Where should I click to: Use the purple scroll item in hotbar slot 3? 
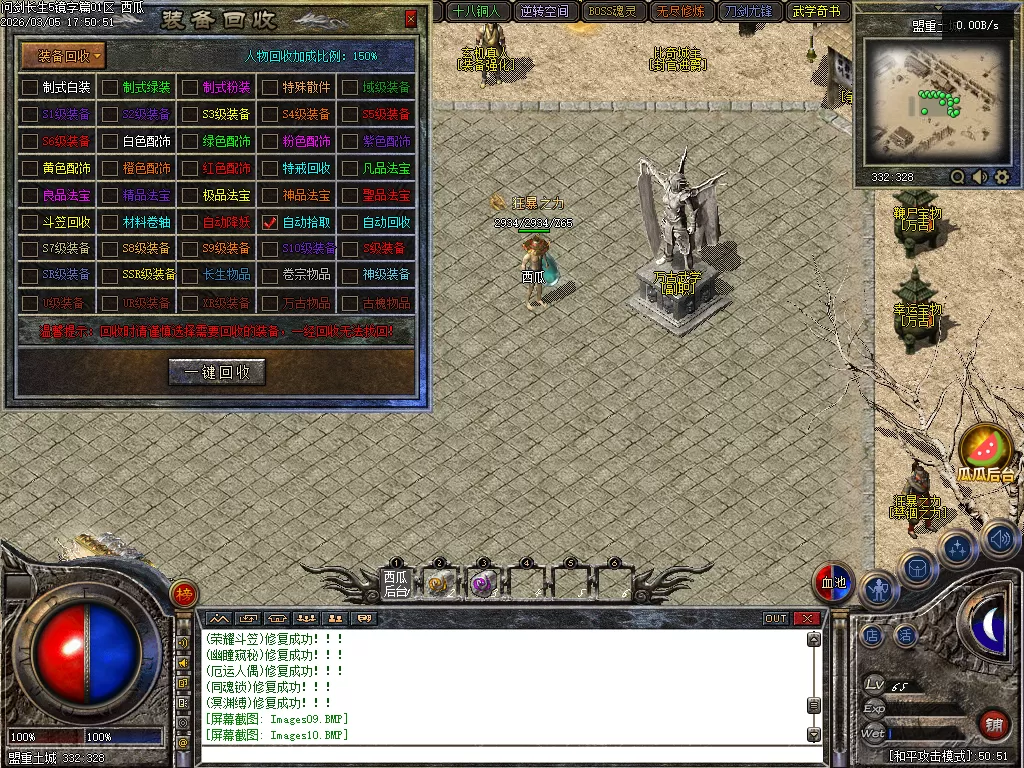[483, 584]
